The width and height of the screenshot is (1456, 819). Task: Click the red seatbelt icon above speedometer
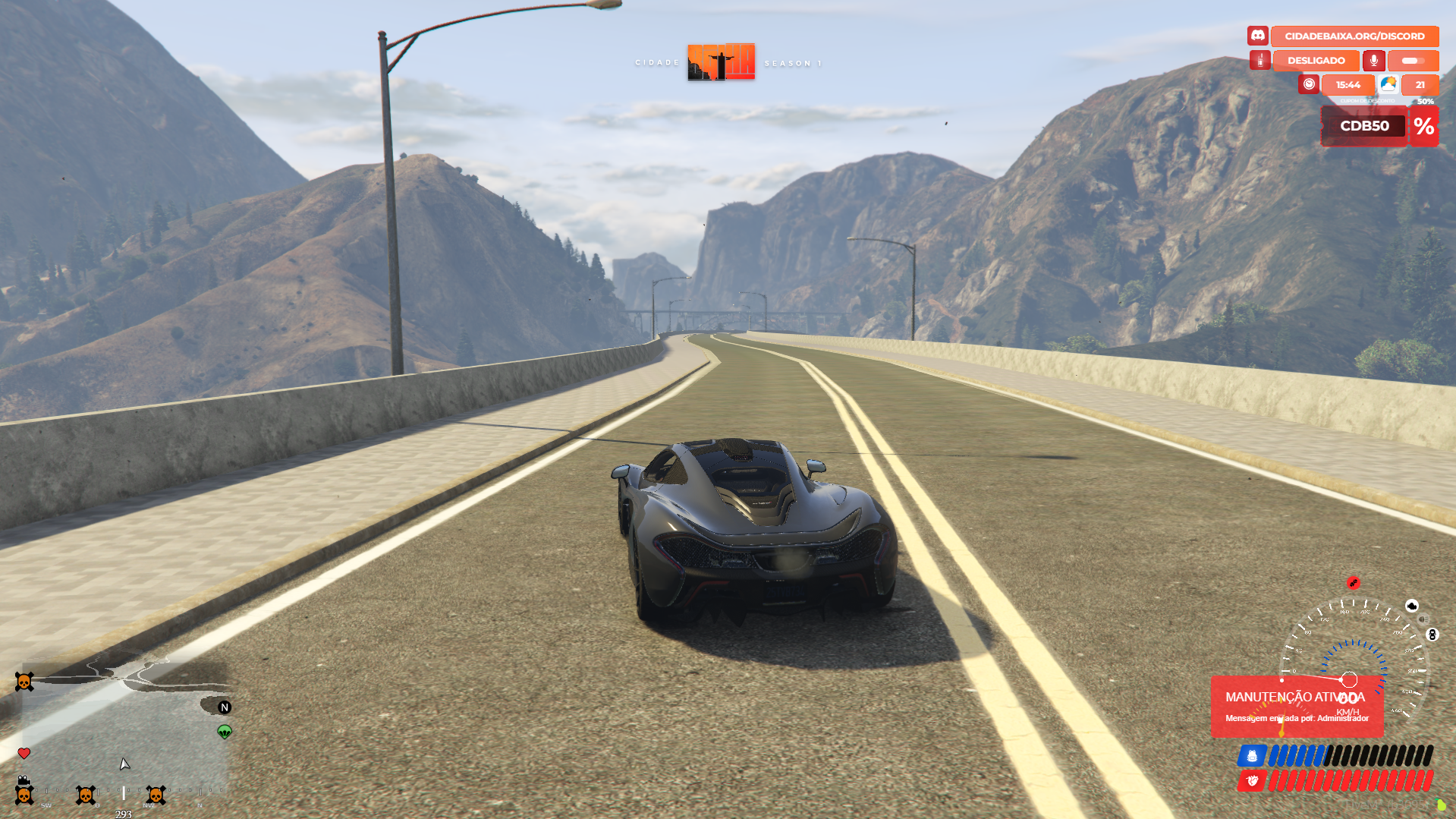click(x=1353, y=583)
